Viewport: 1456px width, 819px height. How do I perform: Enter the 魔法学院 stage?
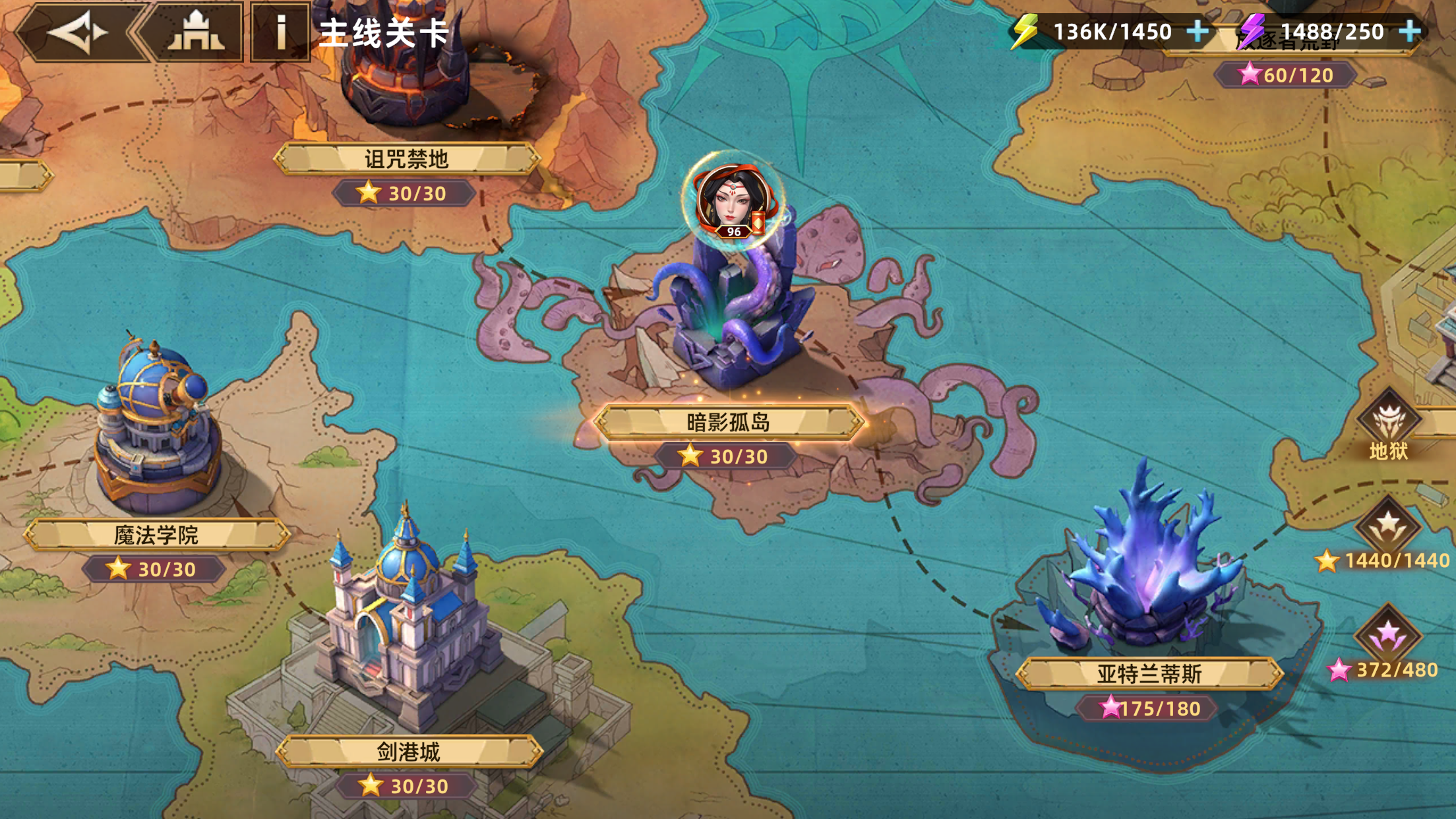(x=156, y=534)
